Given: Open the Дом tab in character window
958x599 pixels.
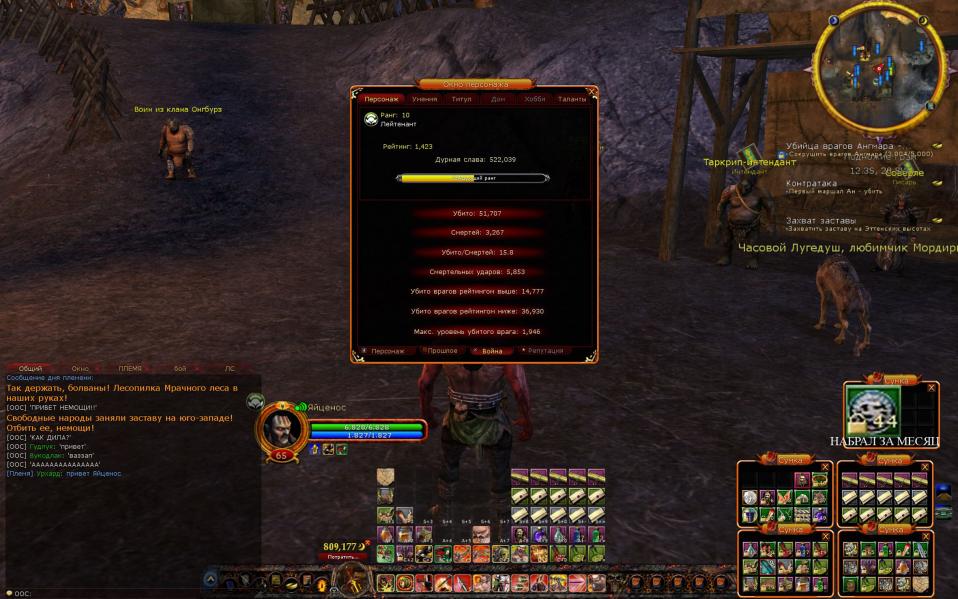Looking at the screenshot, I should tap(498, 99).
